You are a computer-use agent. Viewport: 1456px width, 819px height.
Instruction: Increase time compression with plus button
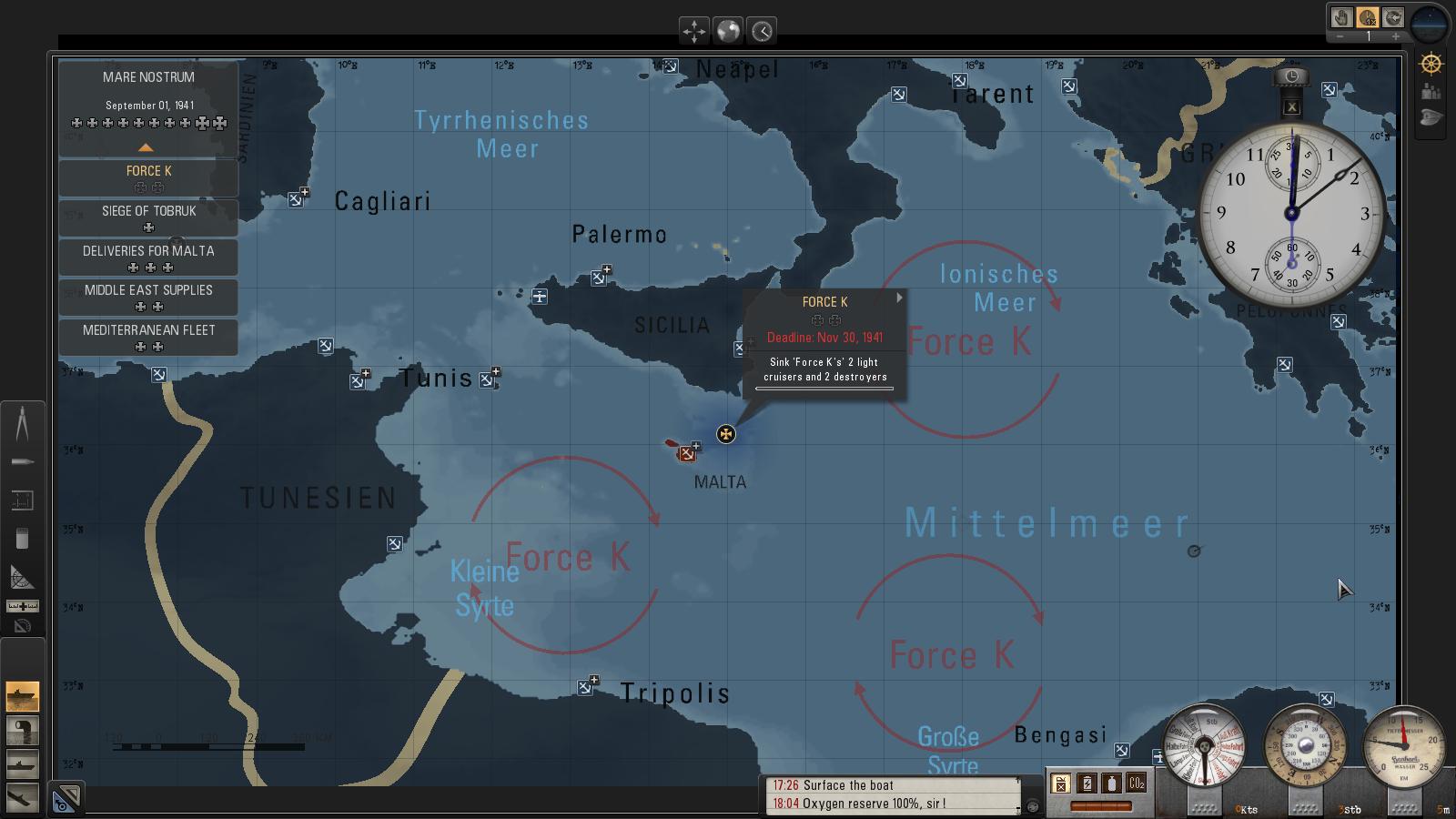pyautogui.click(x=1396, y=36)
